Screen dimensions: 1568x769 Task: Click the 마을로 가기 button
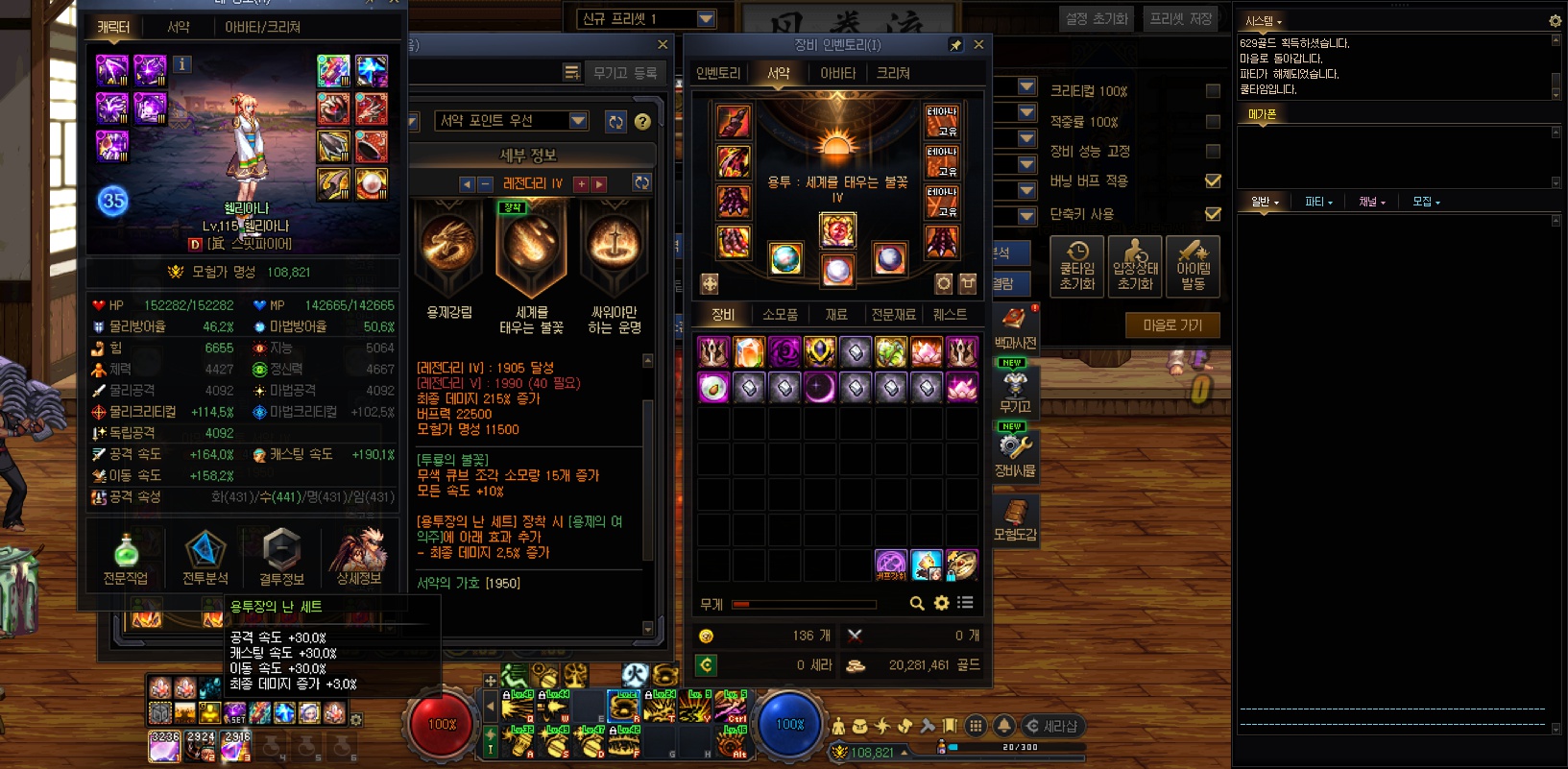click(x=1172, y=325)
